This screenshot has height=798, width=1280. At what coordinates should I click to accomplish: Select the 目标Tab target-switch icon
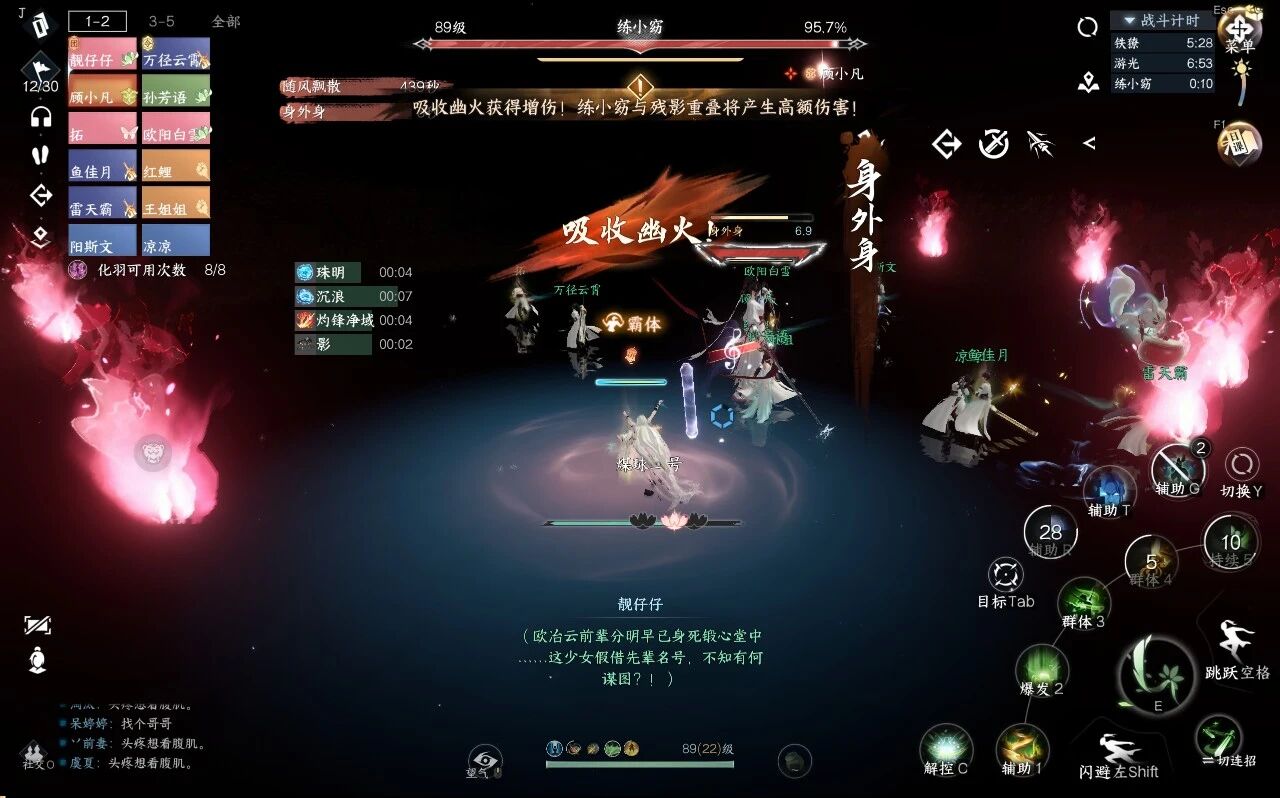tap(1004, 575)
